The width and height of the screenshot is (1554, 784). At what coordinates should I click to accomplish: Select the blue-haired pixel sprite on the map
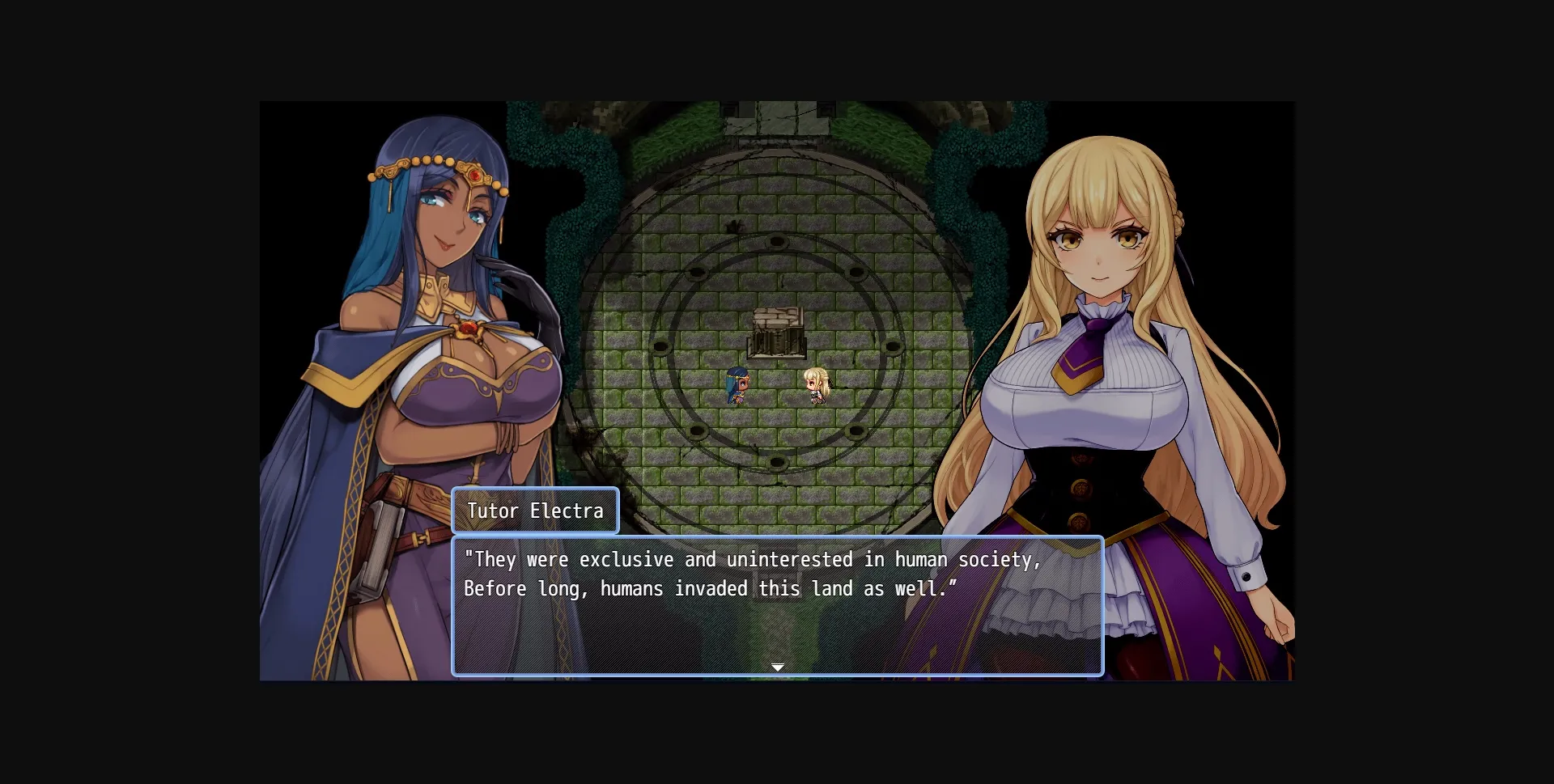(739, 387)
